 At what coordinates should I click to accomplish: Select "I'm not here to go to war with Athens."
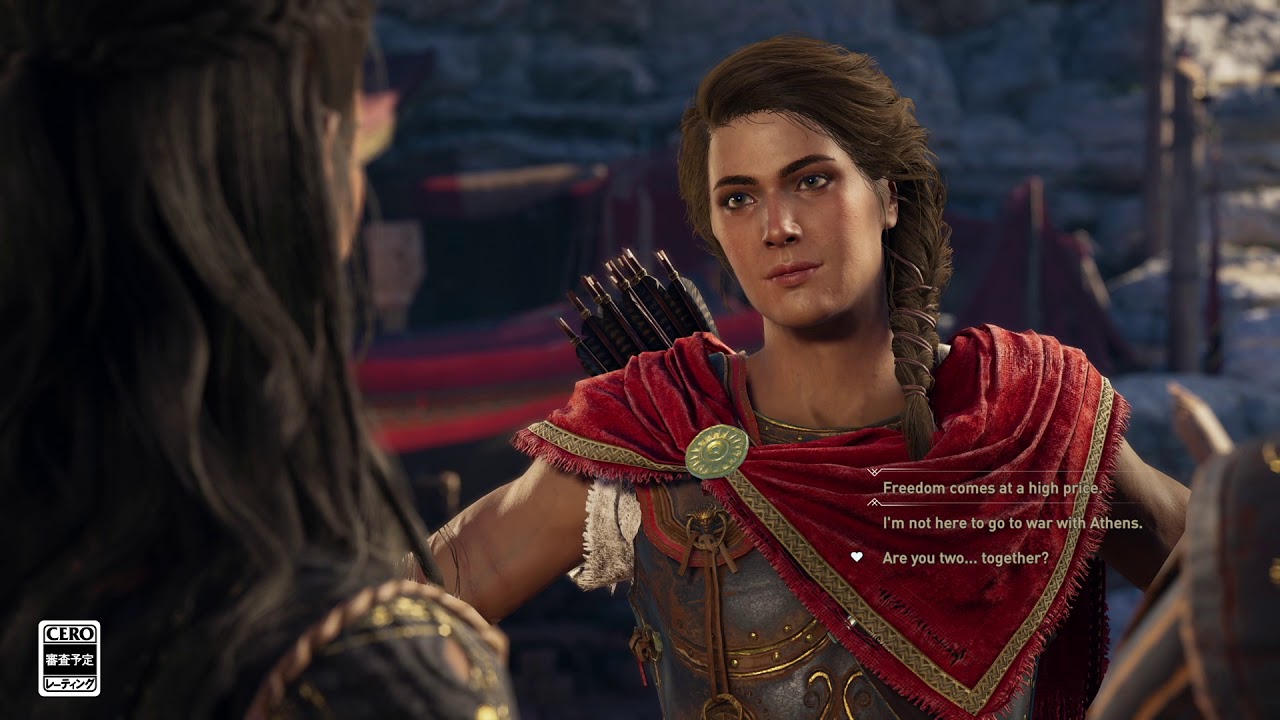pyautogui.click(x=1012, y=523)
